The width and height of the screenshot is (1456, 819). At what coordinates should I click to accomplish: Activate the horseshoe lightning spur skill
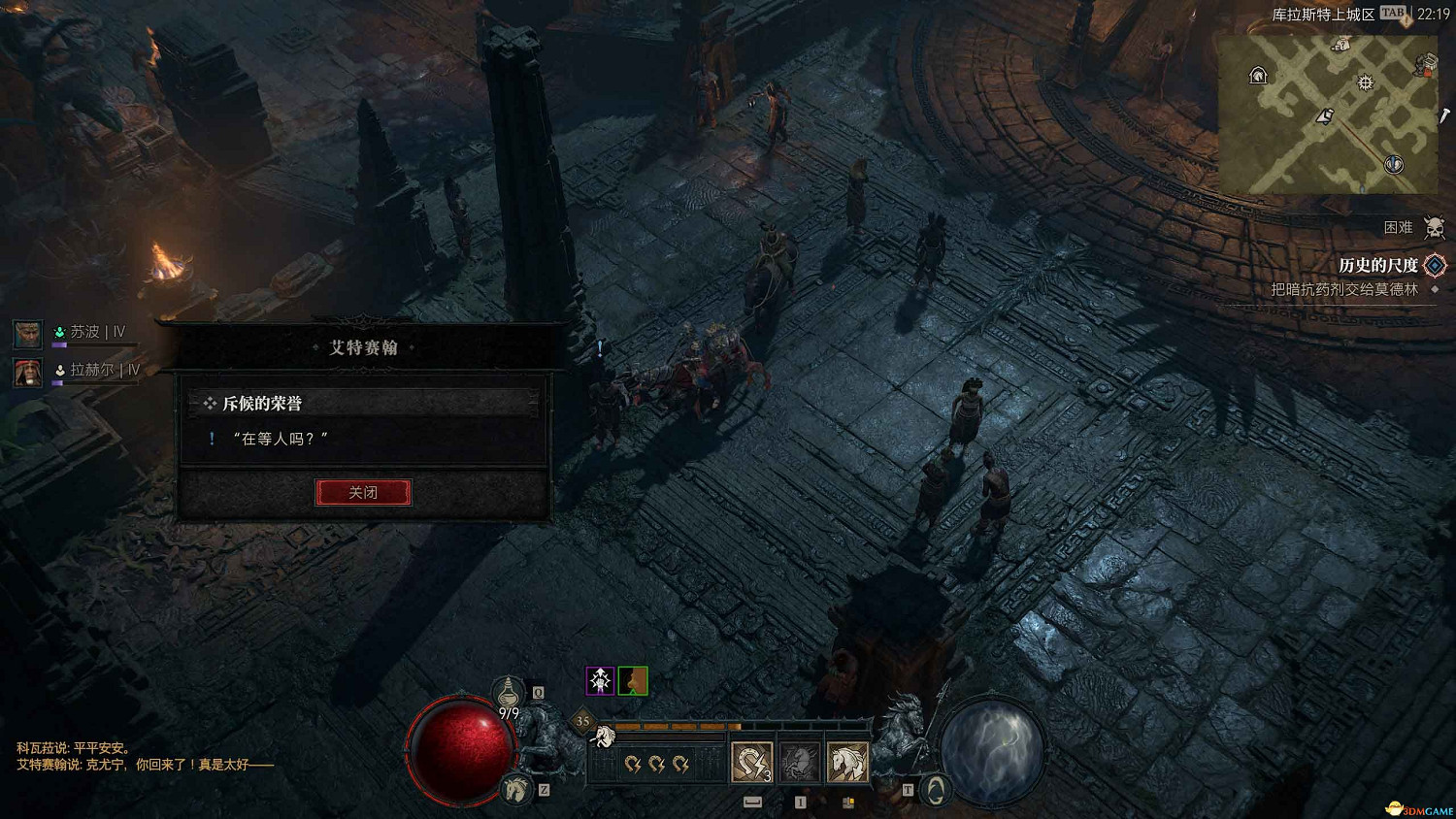751,763
